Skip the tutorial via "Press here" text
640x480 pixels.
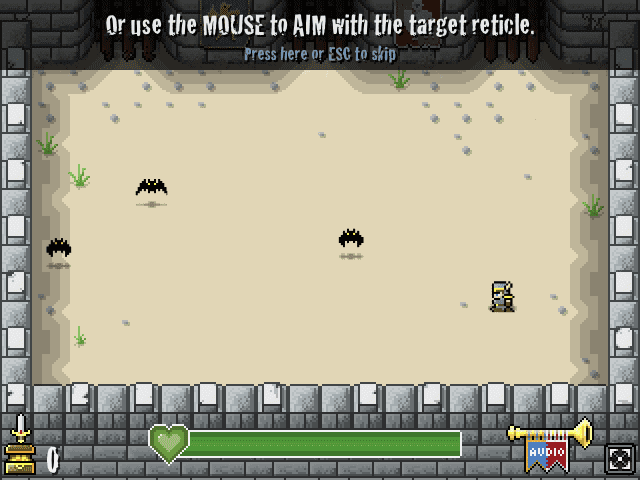point(319,54)
